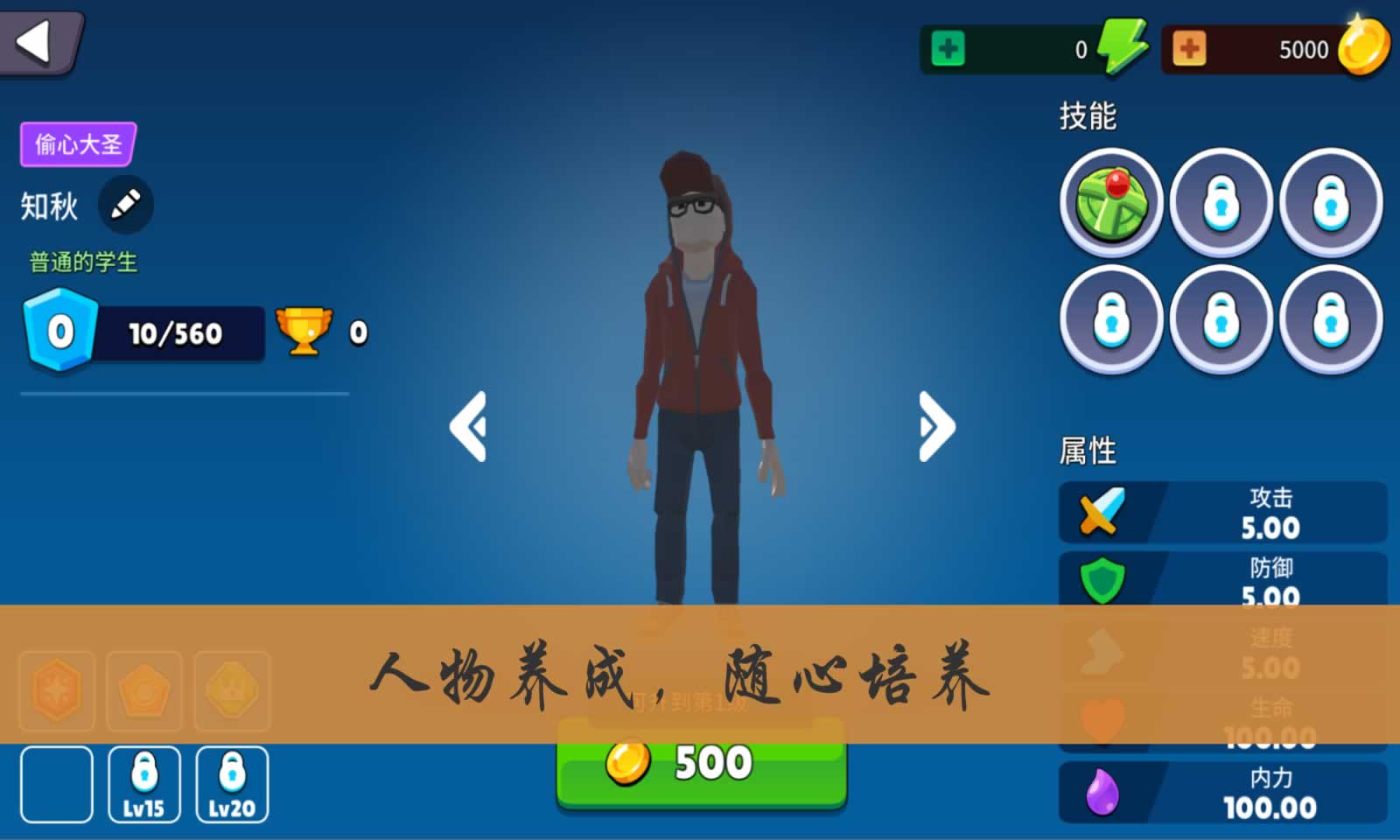This screenshot has height=840, width=1400.
Task: Click the back arrow at top left
Action: [37, 39]
